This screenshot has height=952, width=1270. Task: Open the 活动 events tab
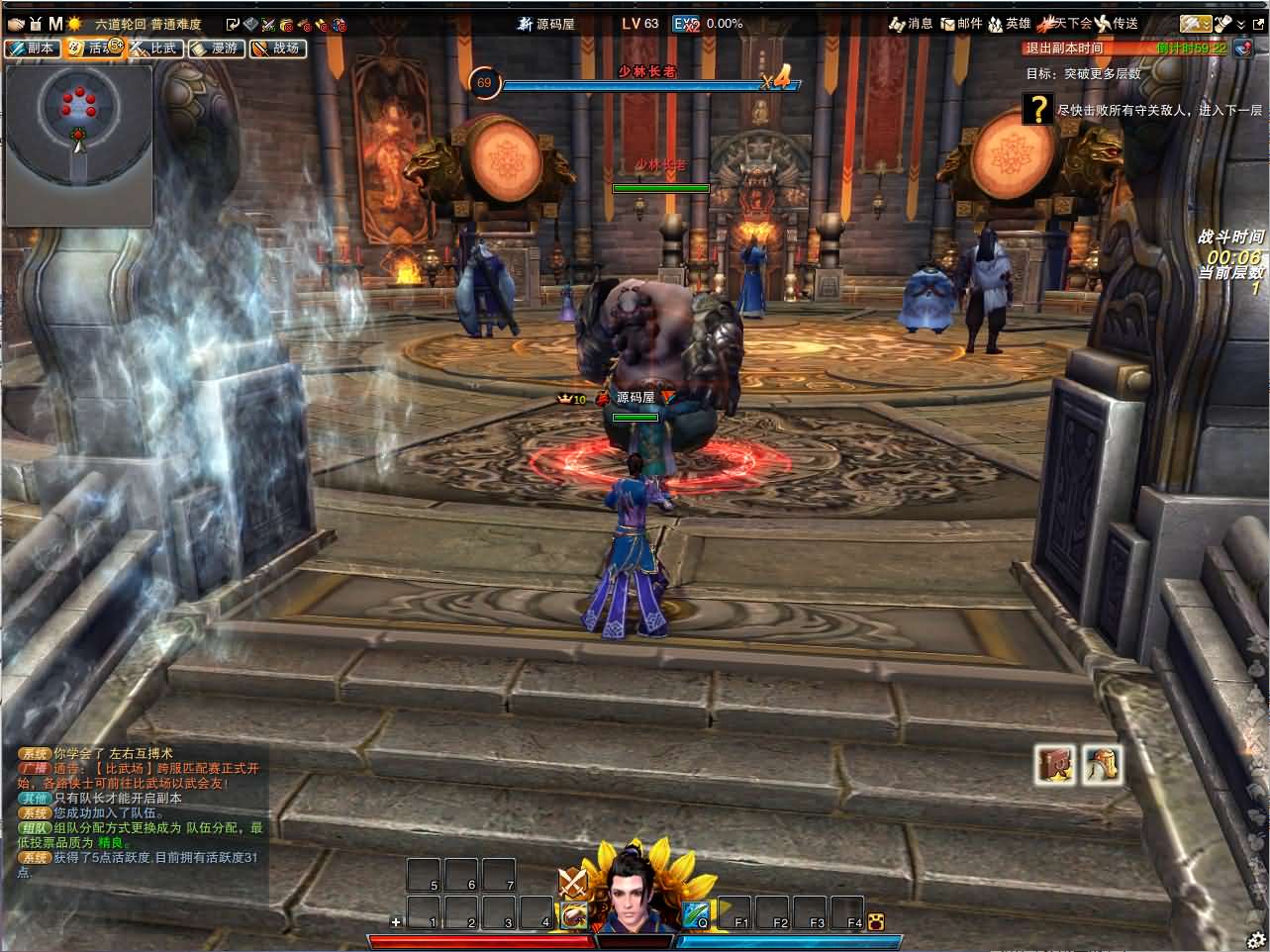point(93,48)
